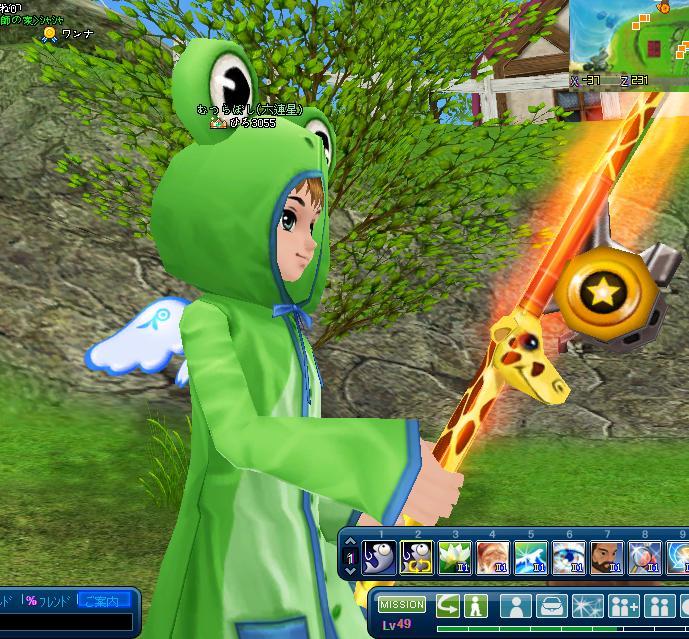Open the two-people party button
This screenshot has height=639, width=689.
coord(659,606)
